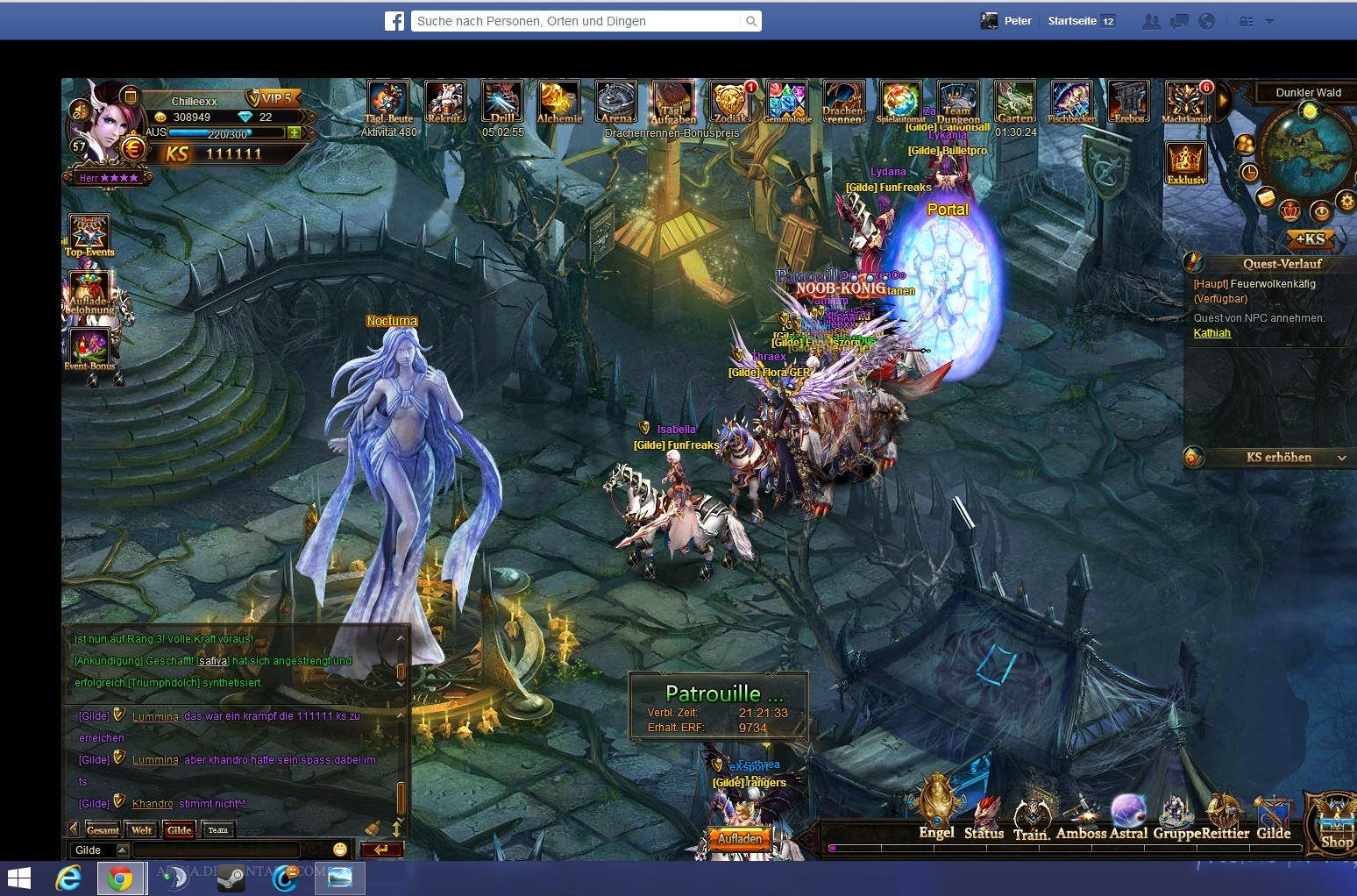Open the Garten feature

tap(1015, 101)
